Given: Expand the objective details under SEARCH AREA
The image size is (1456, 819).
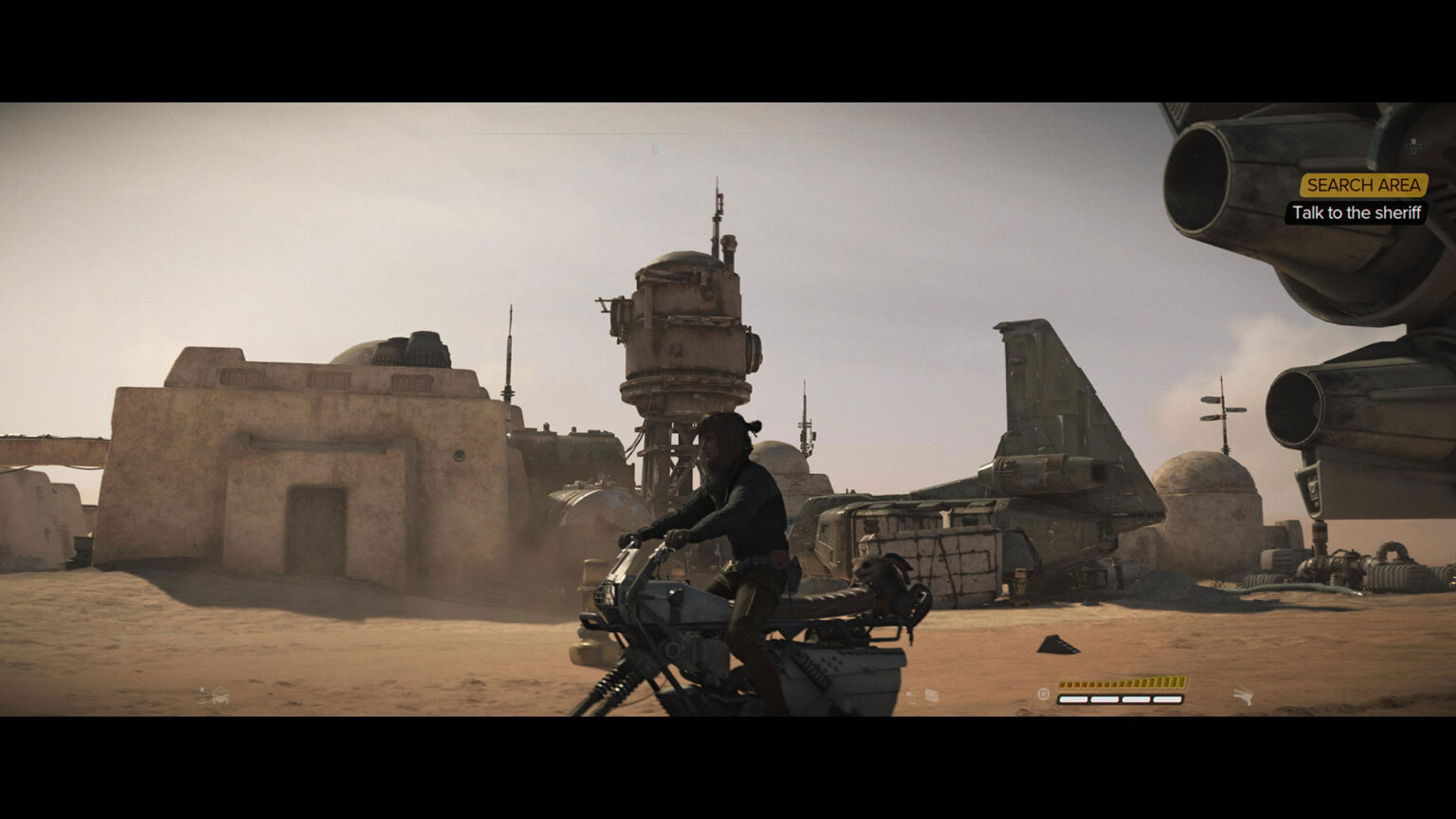Looking at the screenshot, I should (x=1356, y=212).
